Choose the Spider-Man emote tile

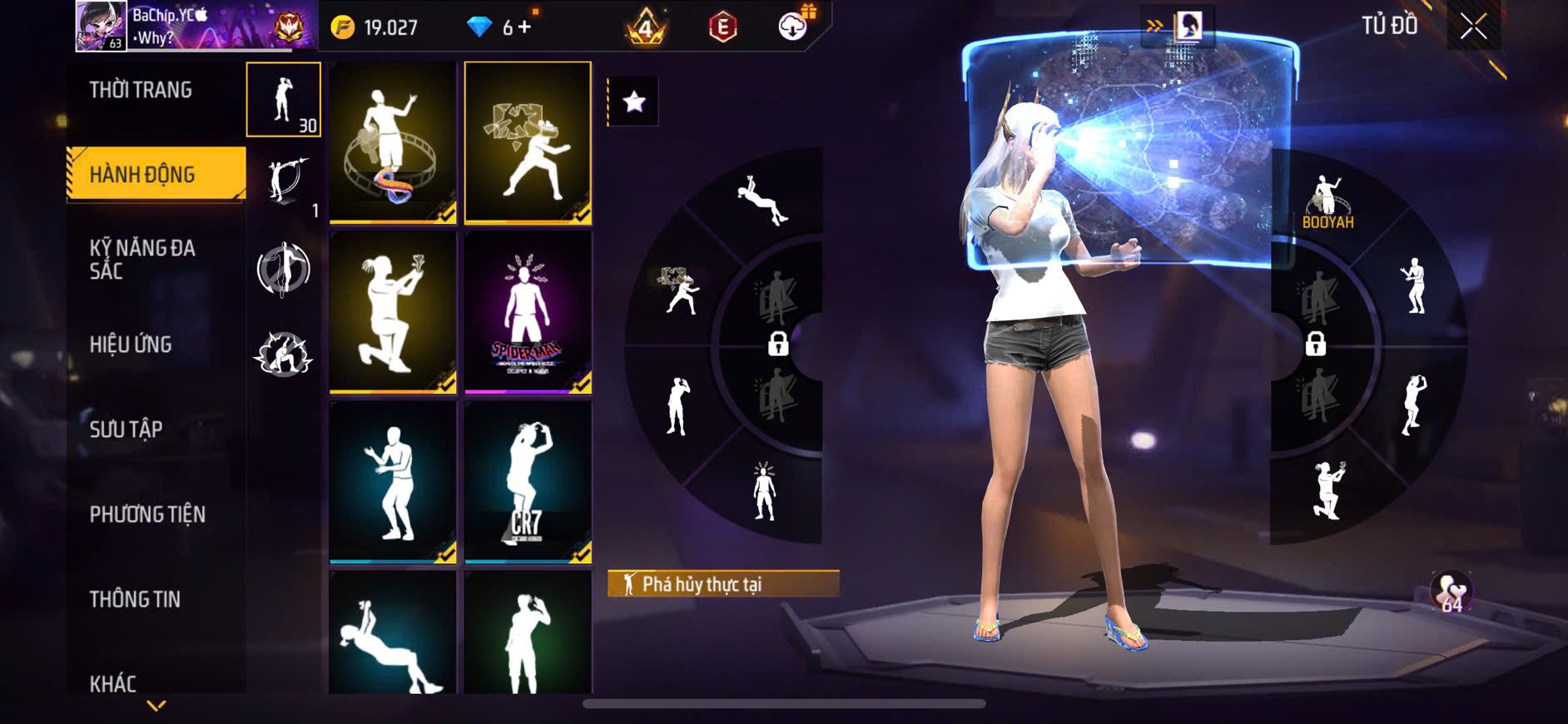528,312
